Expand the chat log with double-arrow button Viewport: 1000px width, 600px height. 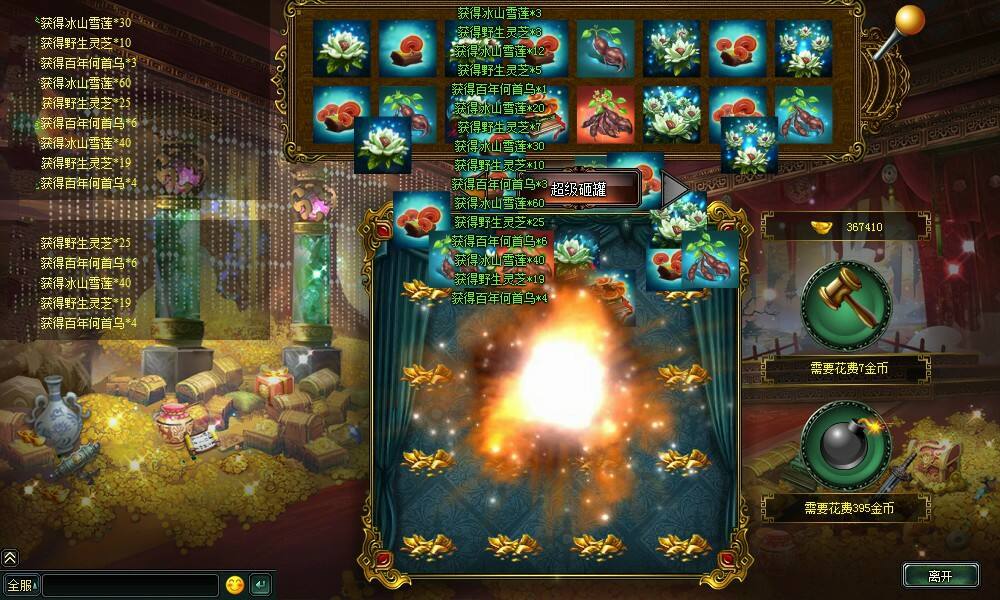click(9, 558)
